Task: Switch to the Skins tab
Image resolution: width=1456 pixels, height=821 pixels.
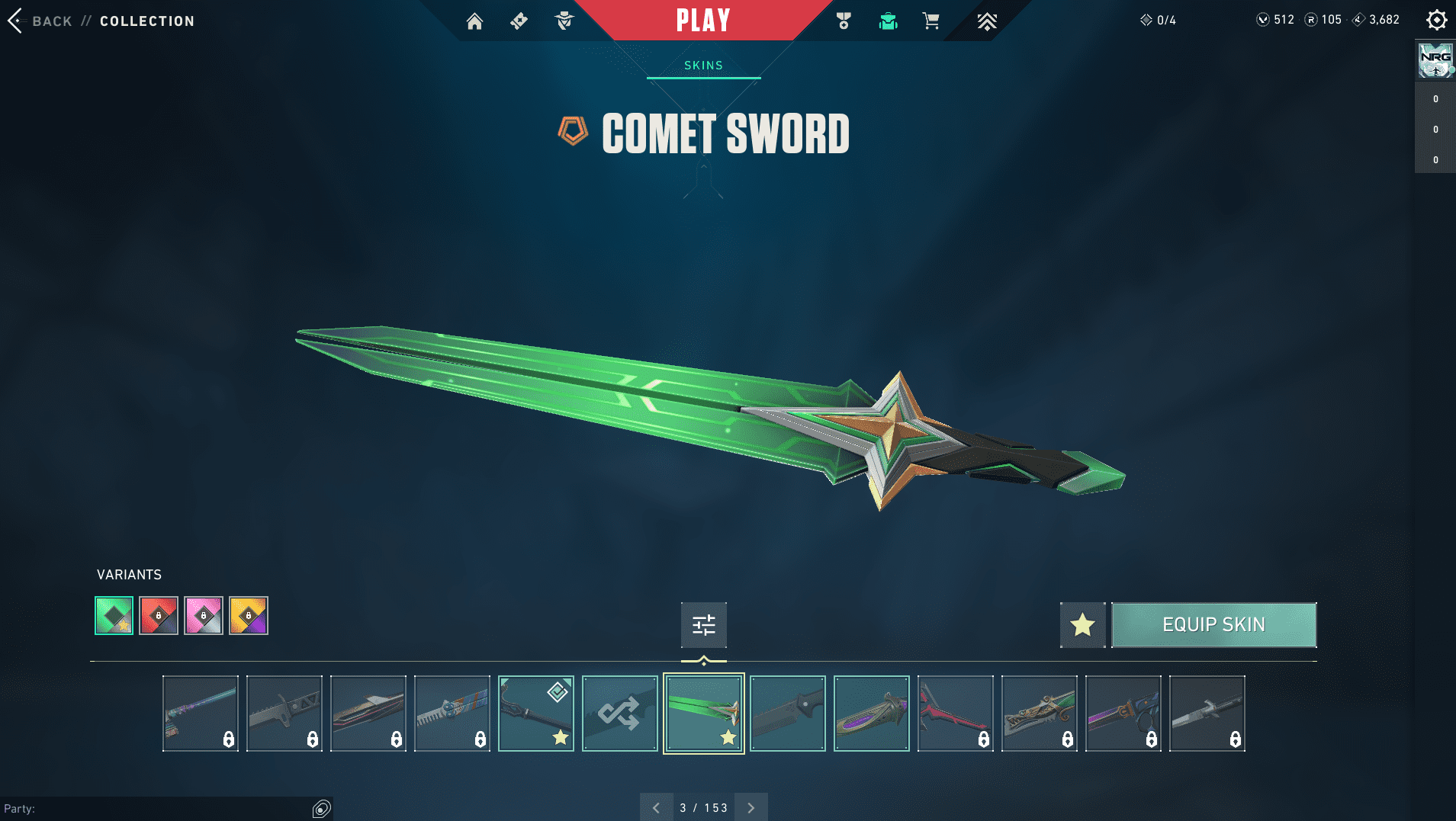Action: (703, 66)
